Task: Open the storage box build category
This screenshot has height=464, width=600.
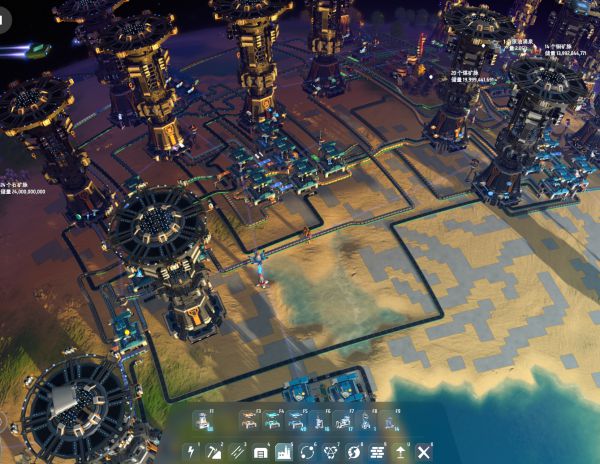Action: (261, 452)
